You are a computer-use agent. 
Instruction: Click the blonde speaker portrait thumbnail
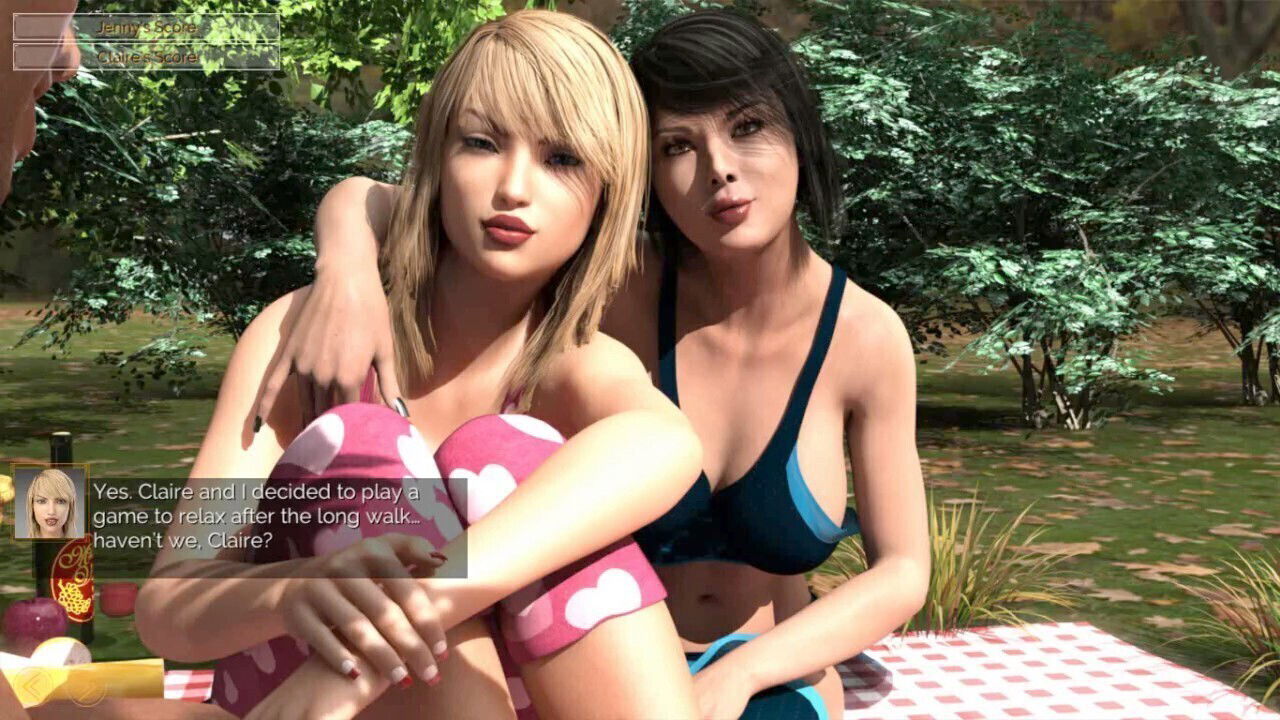click(x=50, y=502)
